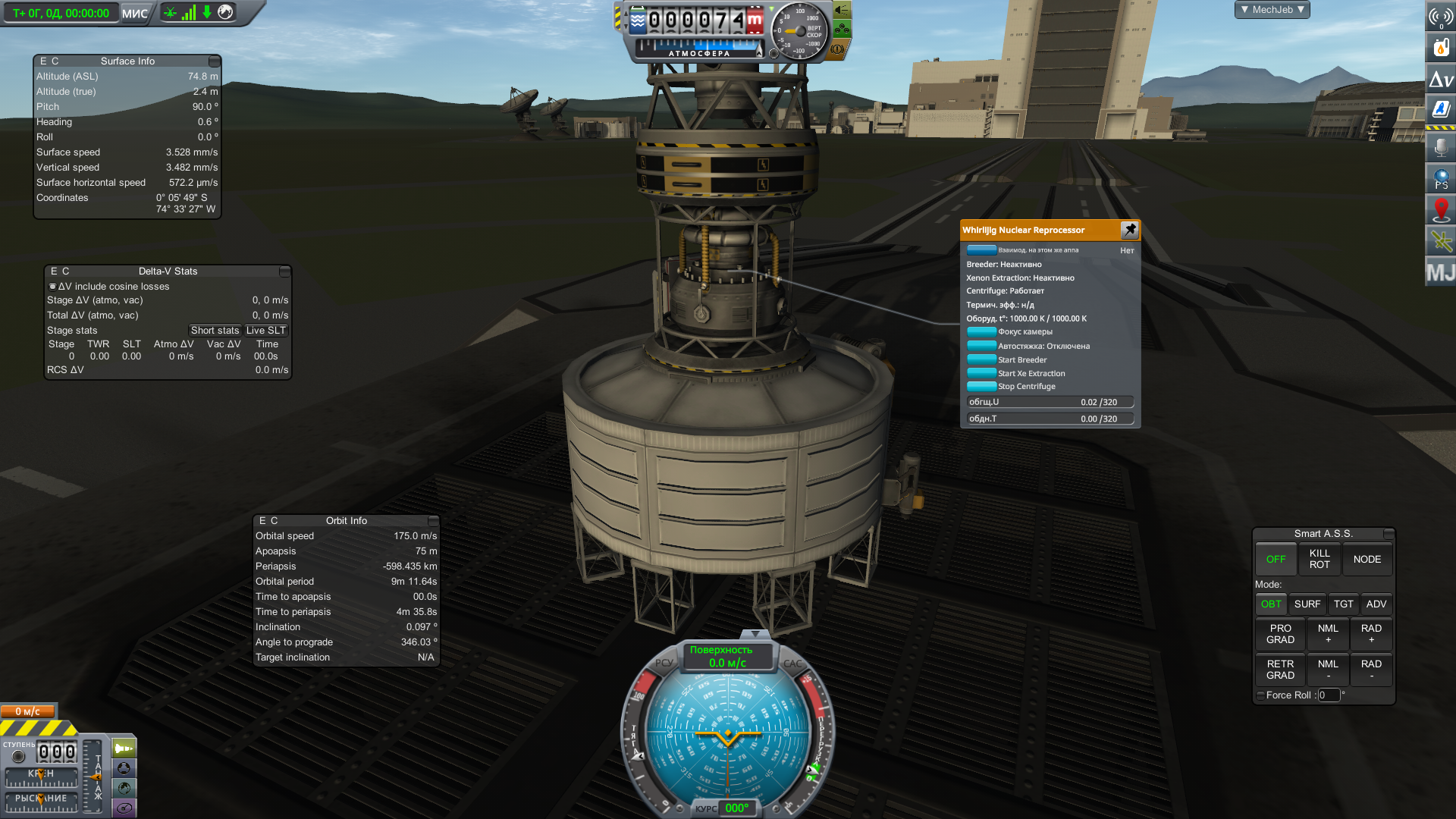Pin the Whirlijig Nuclear Reprocessor window
The image size is (1456, 819).
point(1129,230)
